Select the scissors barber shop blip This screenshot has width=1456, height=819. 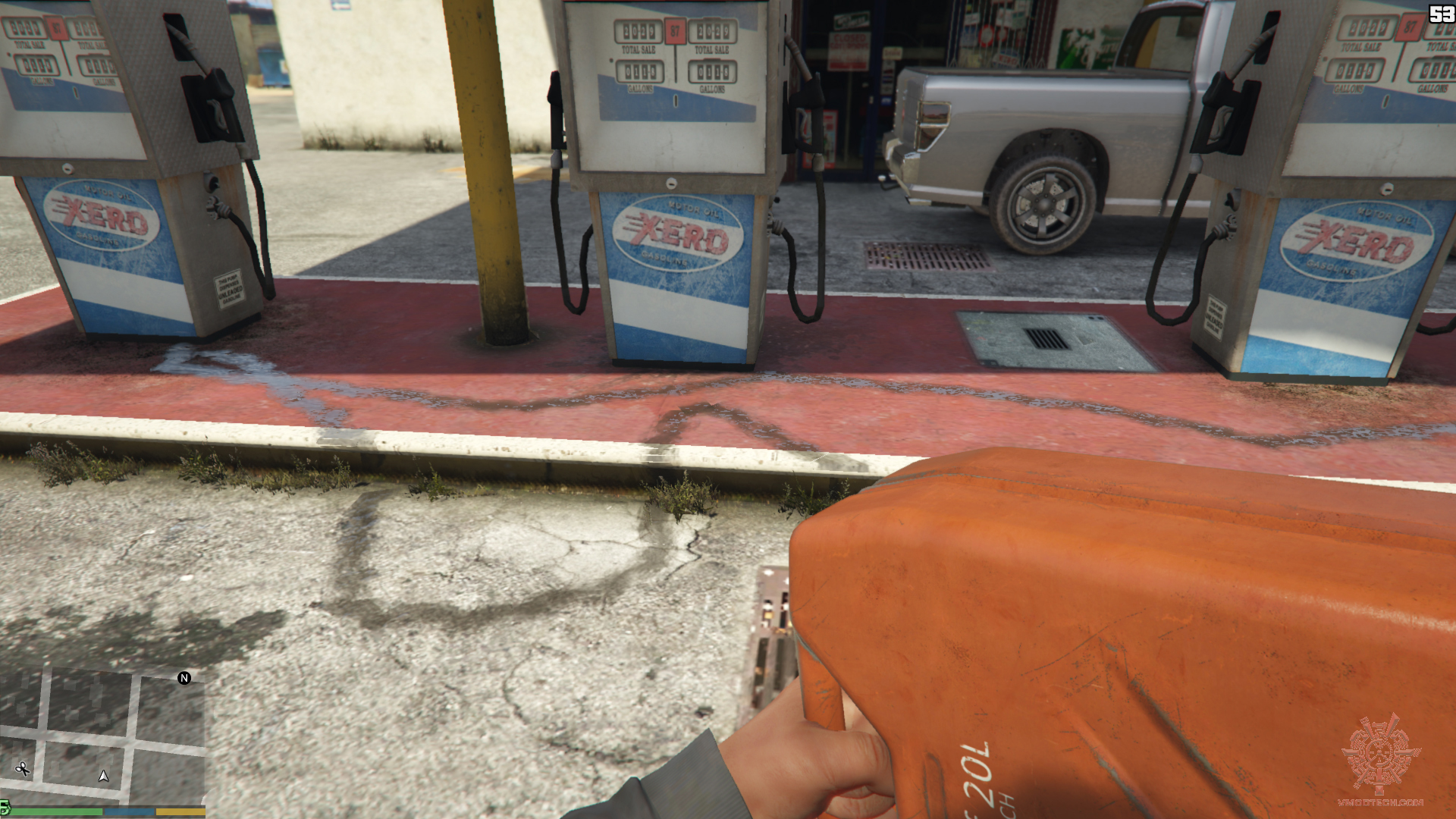[23, 769]
